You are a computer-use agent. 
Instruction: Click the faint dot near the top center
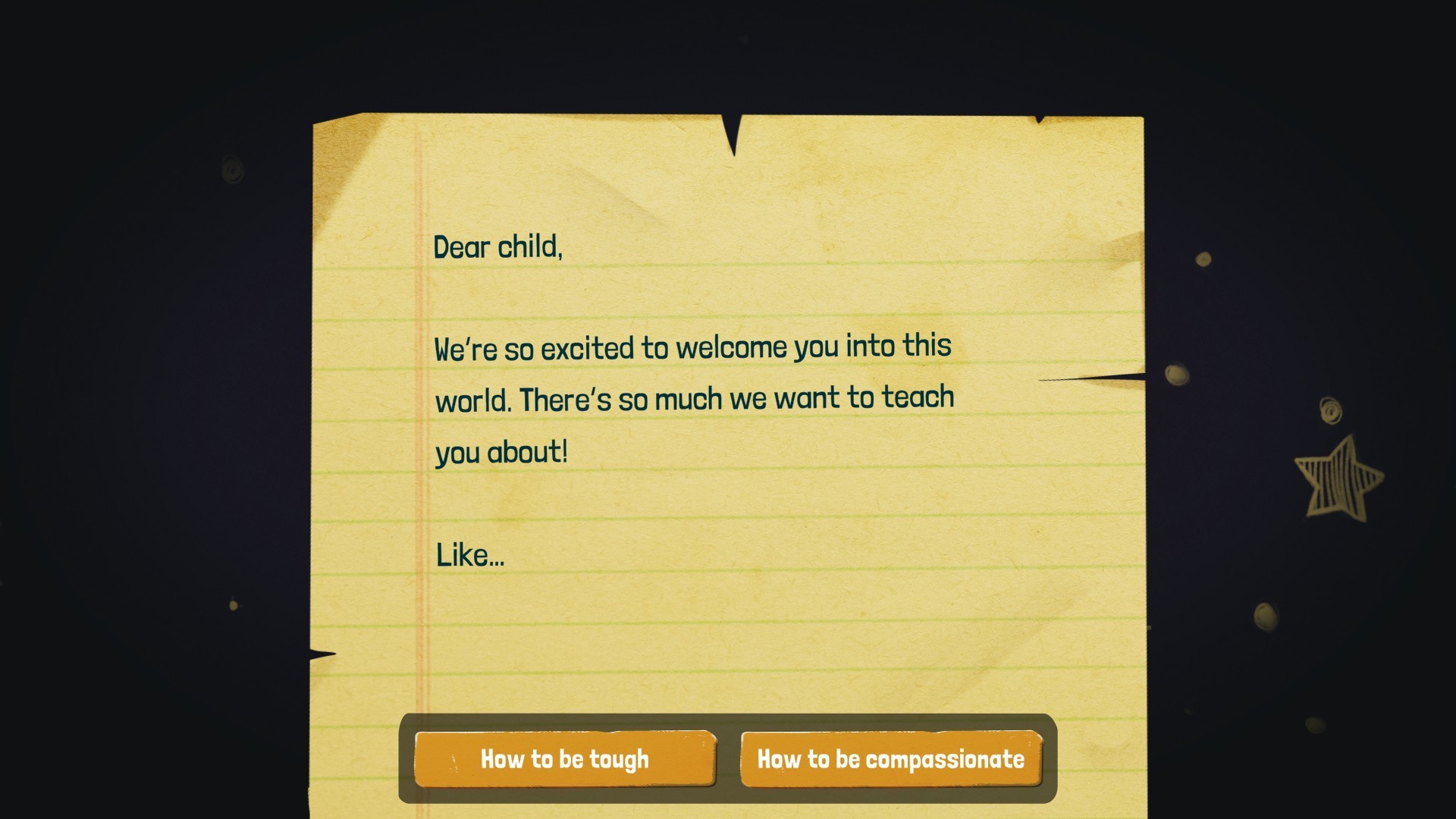pos(744,38)
